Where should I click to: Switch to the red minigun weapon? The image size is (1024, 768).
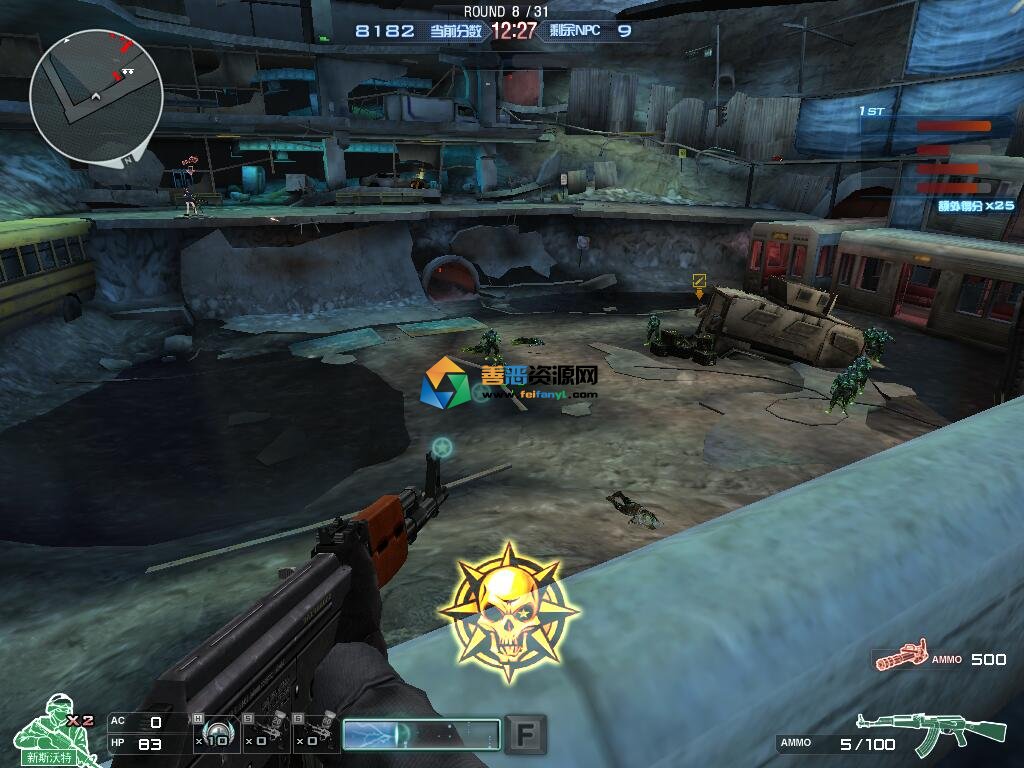point(899,656)
